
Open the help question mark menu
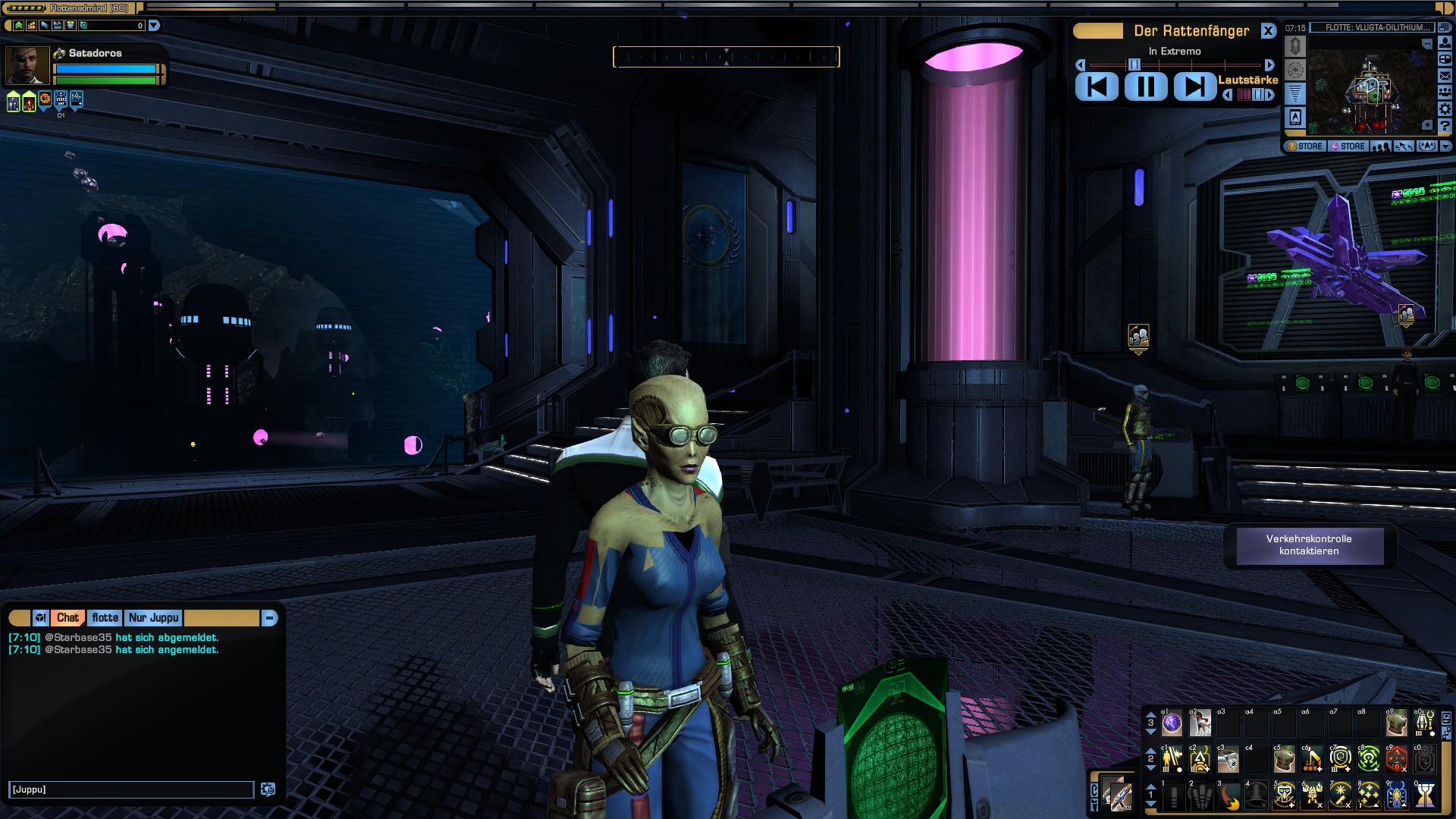coord(1445,125)
